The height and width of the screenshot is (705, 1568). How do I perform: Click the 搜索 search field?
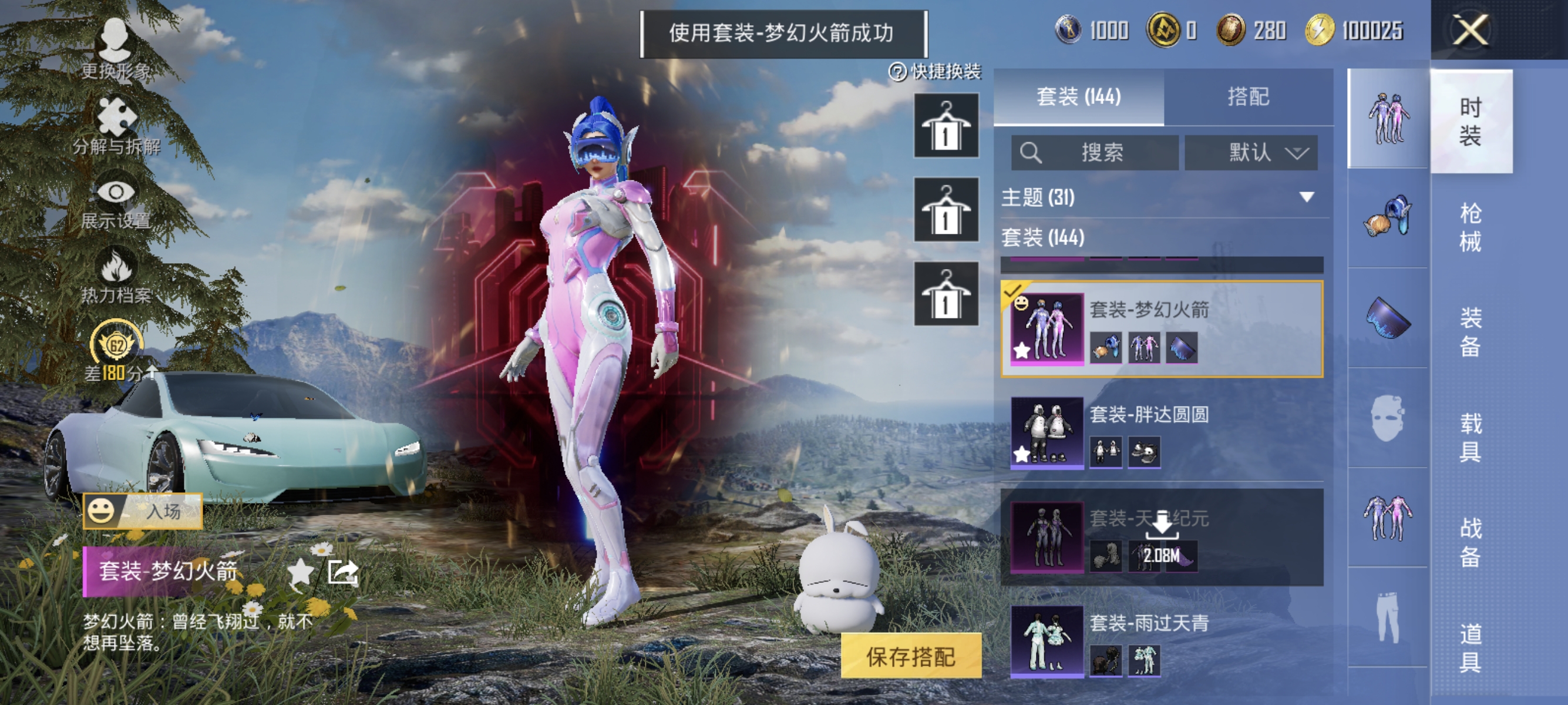(x=1096, y=153)
